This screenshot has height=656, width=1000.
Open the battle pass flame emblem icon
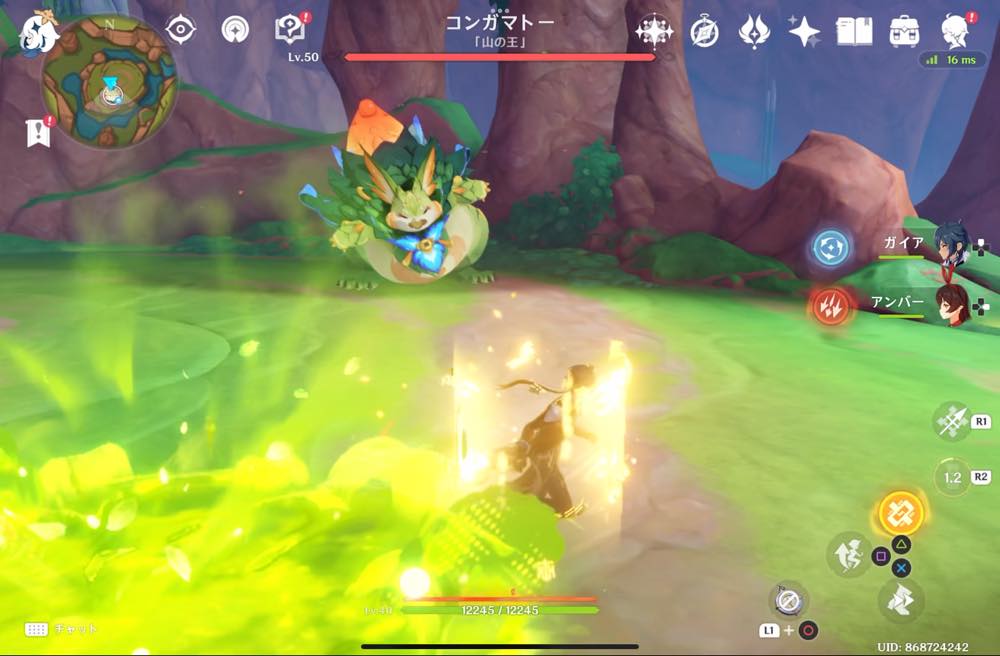pyautogui.click(x=754, y=32)
